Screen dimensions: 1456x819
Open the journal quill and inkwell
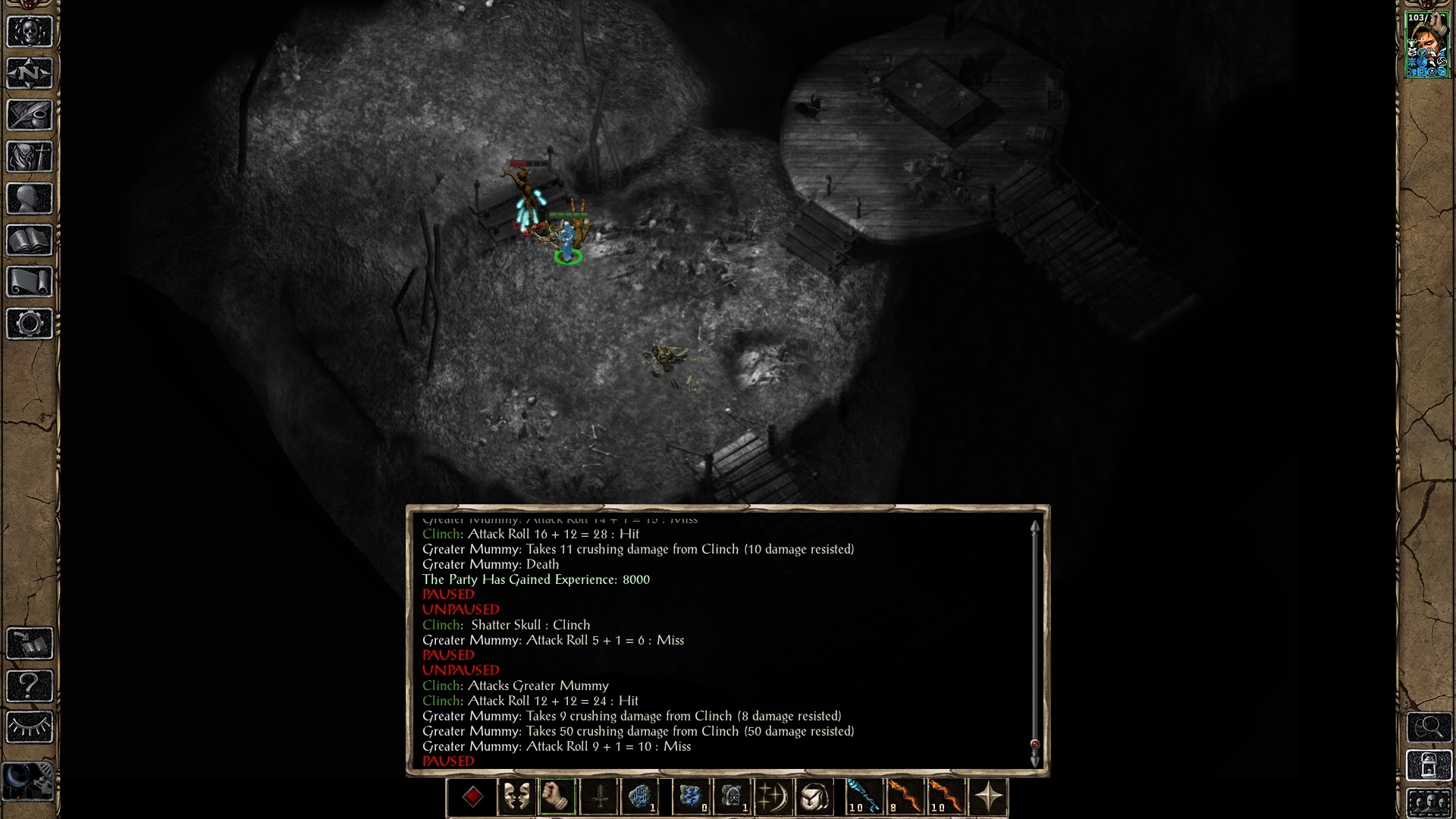30,115
